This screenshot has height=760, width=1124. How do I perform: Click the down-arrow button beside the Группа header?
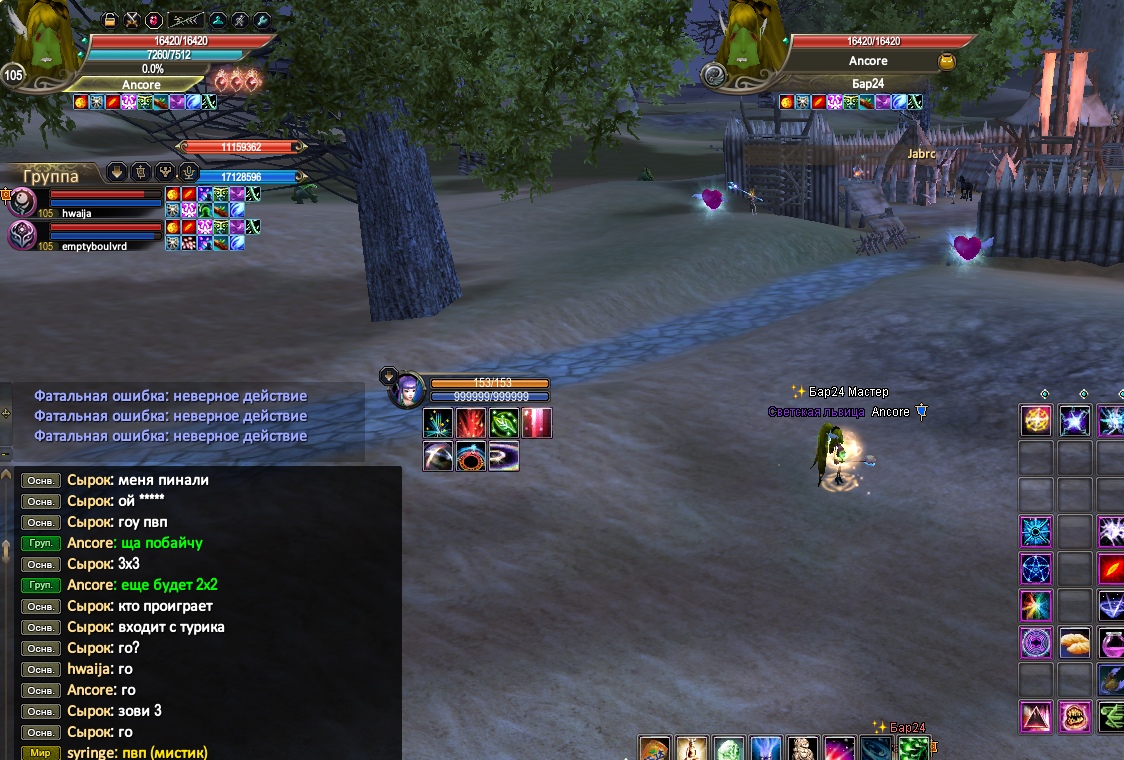117,171
